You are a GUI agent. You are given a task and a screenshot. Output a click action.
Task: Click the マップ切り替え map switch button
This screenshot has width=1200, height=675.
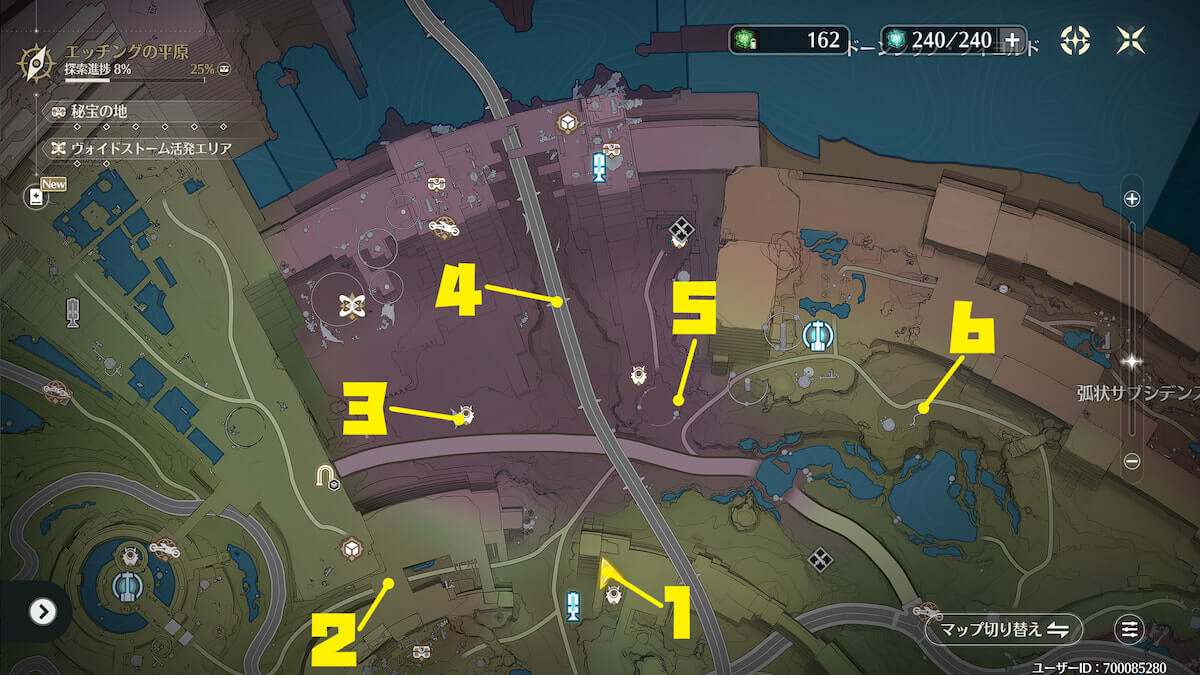point(1003,629)
